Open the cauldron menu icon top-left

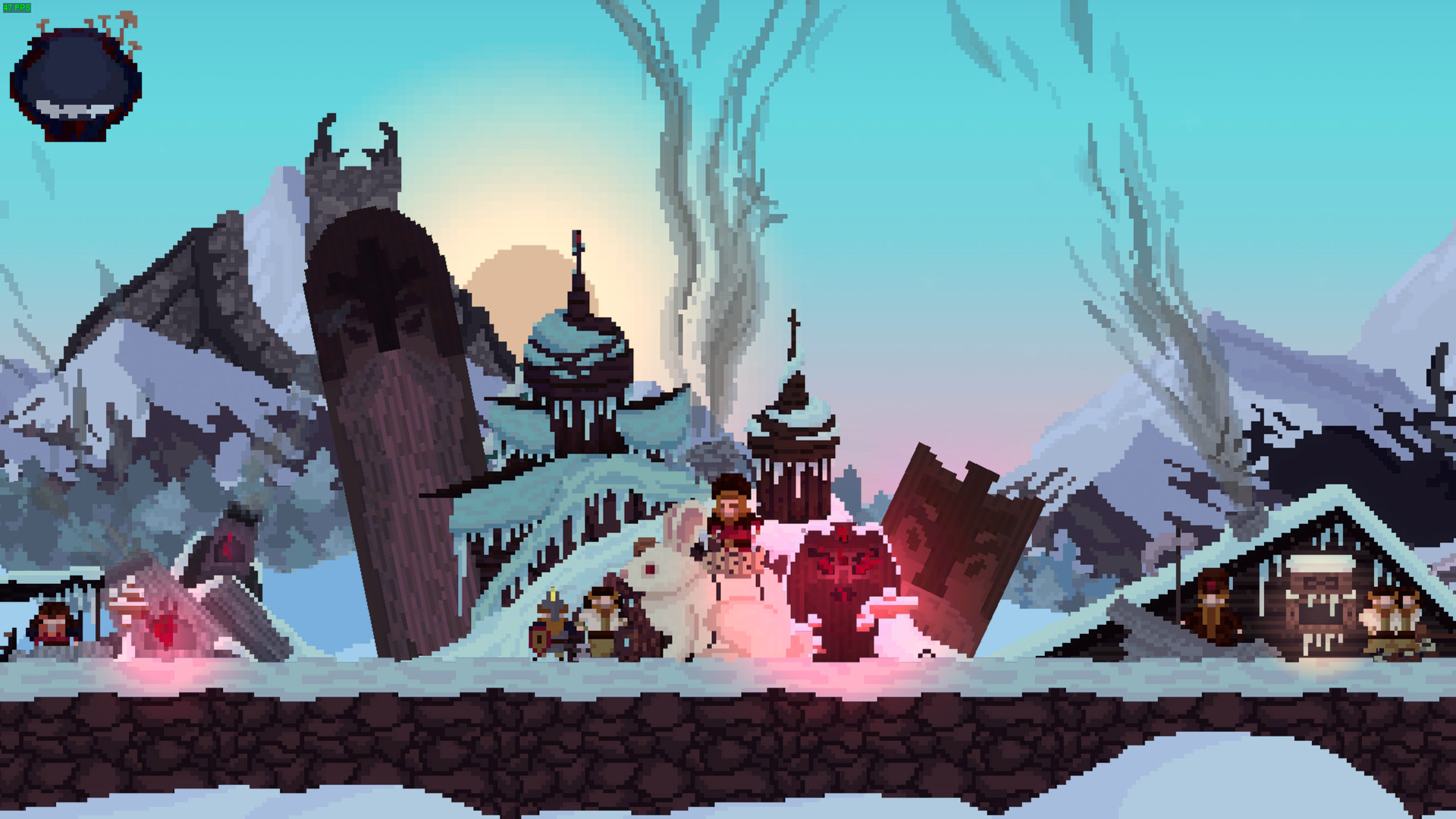pyautogui.click(x=74, y=80)
